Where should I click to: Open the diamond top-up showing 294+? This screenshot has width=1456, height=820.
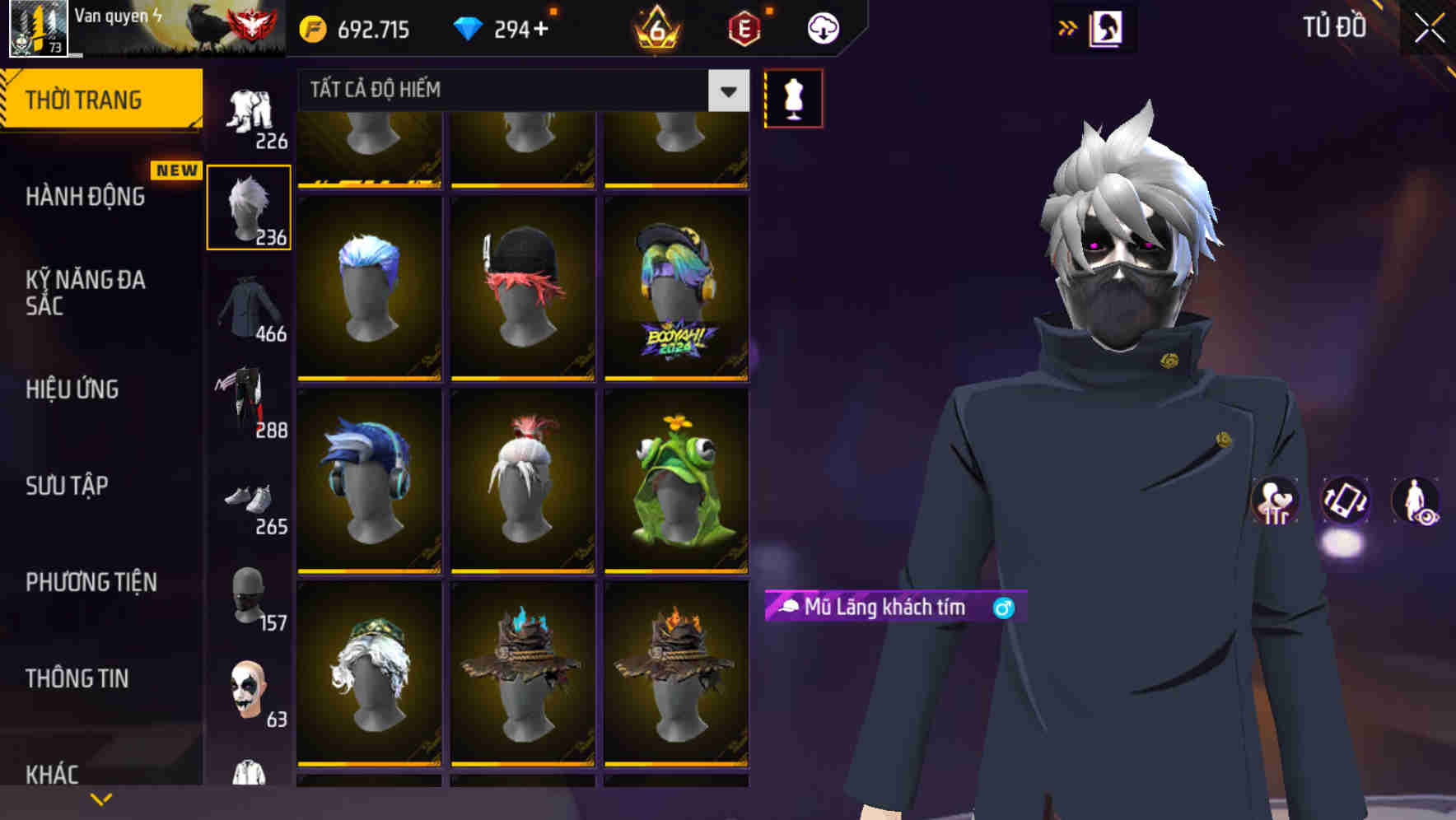502,28
